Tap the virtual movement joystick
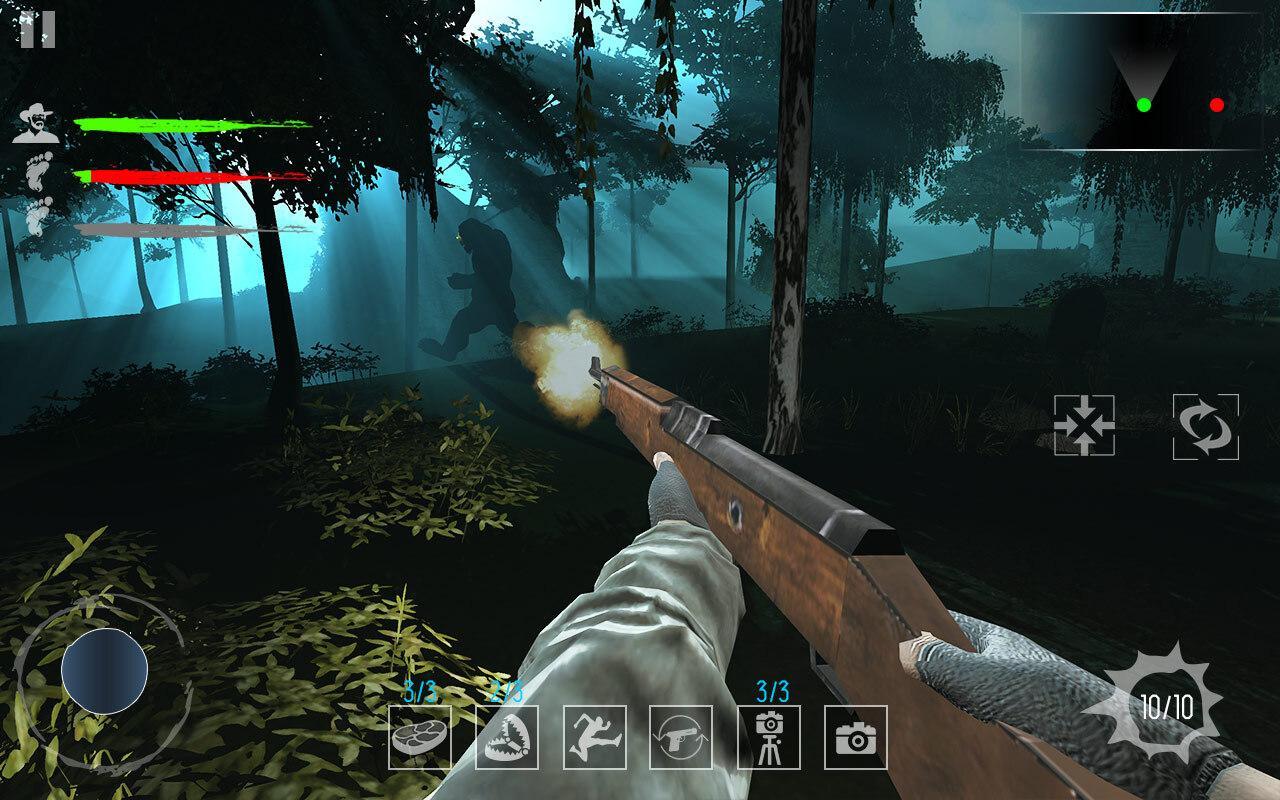This screenshot has height=800, width=1280. (104, 672)
